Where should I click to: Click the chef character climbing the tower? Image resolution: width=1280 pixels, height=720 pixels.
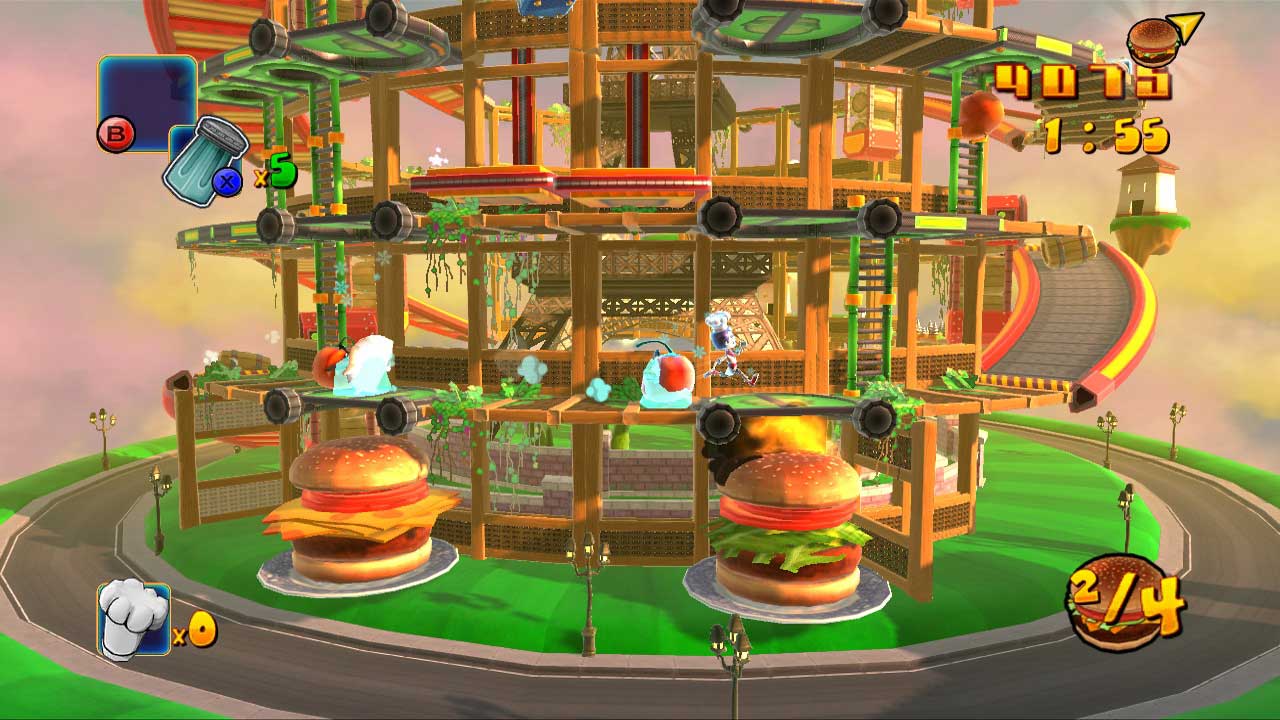tap(723, 348)
